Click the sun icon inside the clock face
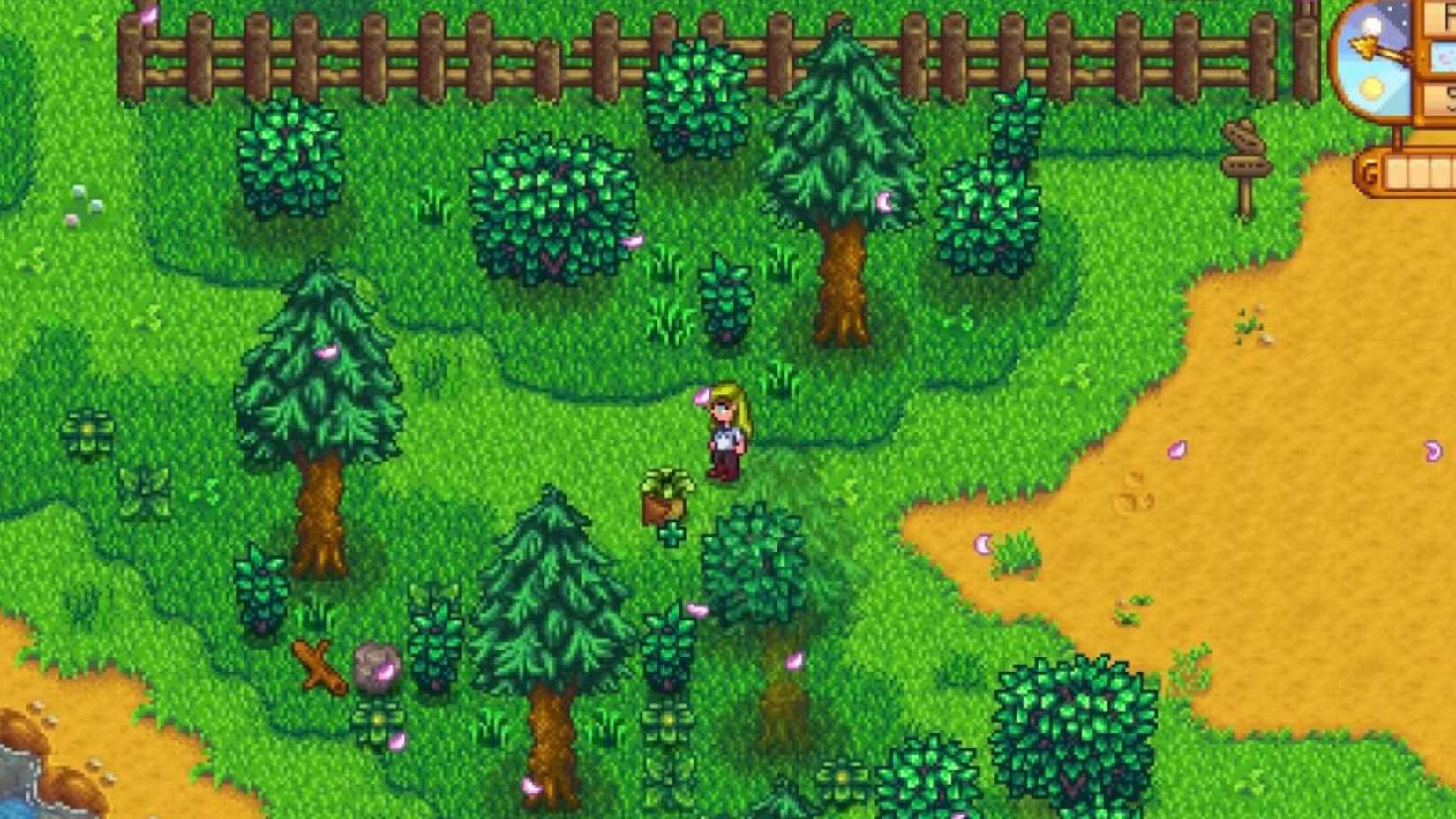 [1370, 86]
